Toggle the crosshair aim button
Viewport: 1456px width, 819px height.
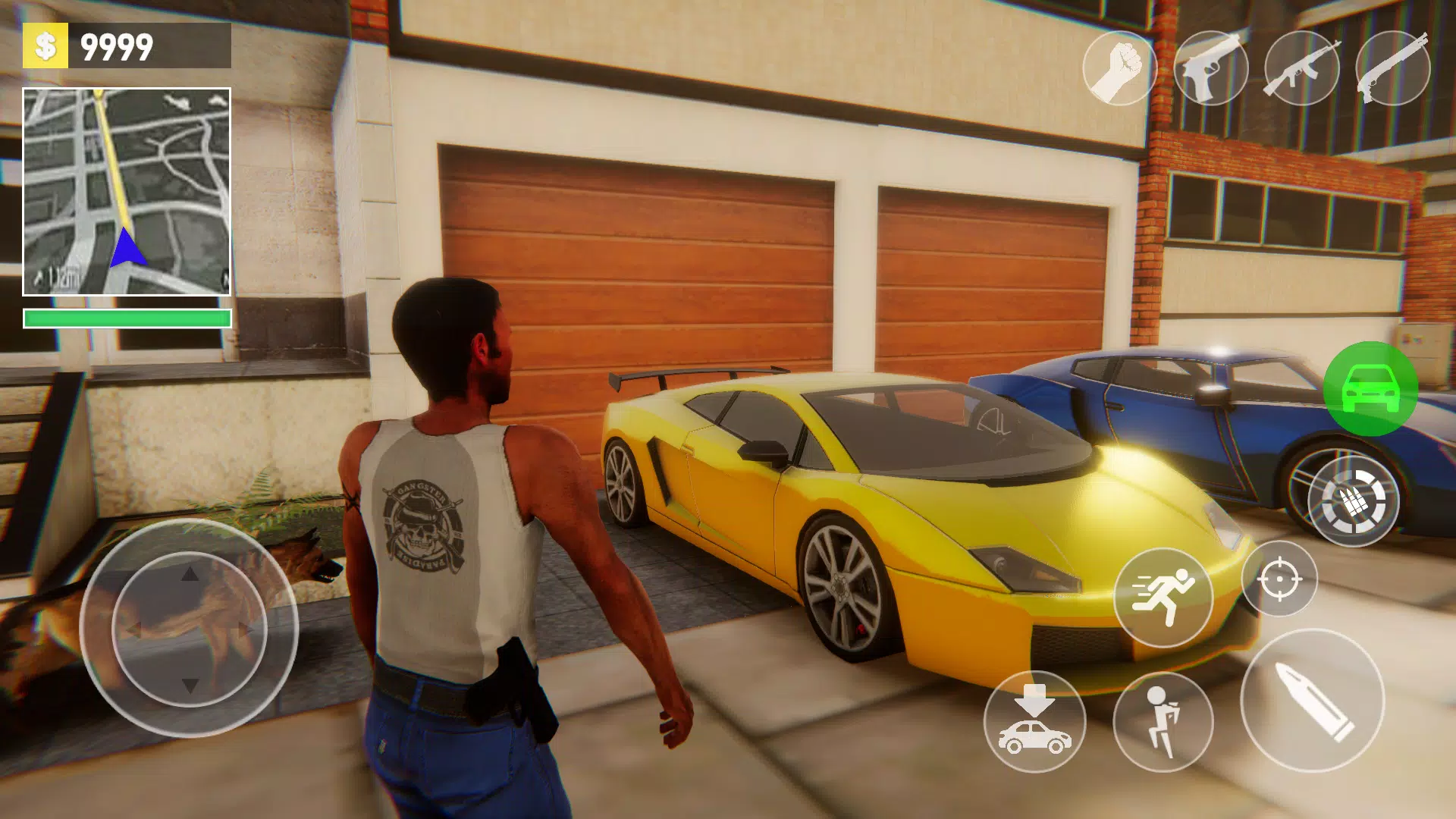[1279, 579]
